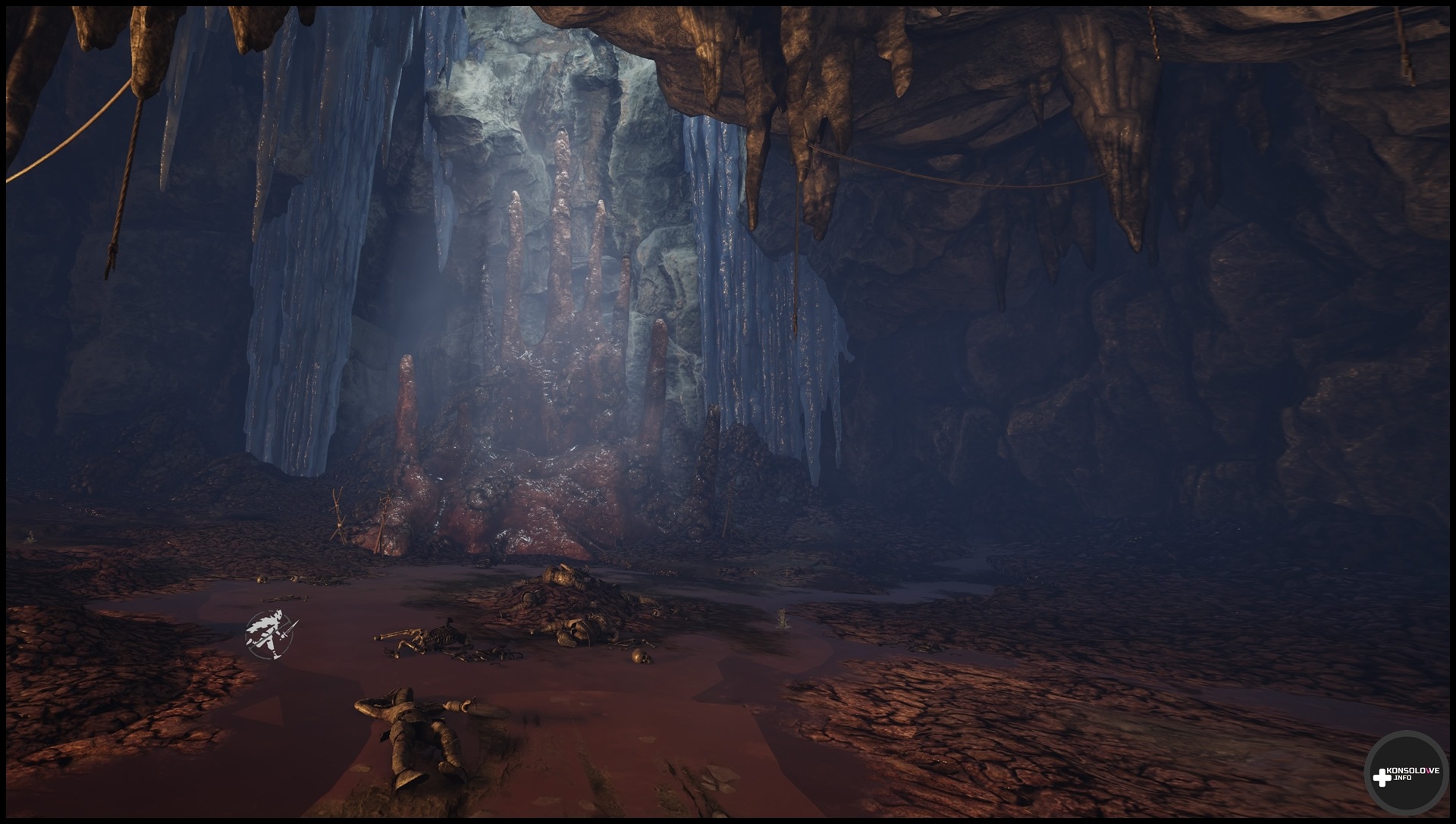The height and width of the screenshot is (824, 1456).
Task: Click the running swordsman marker icon
Action: click(271, 633)
